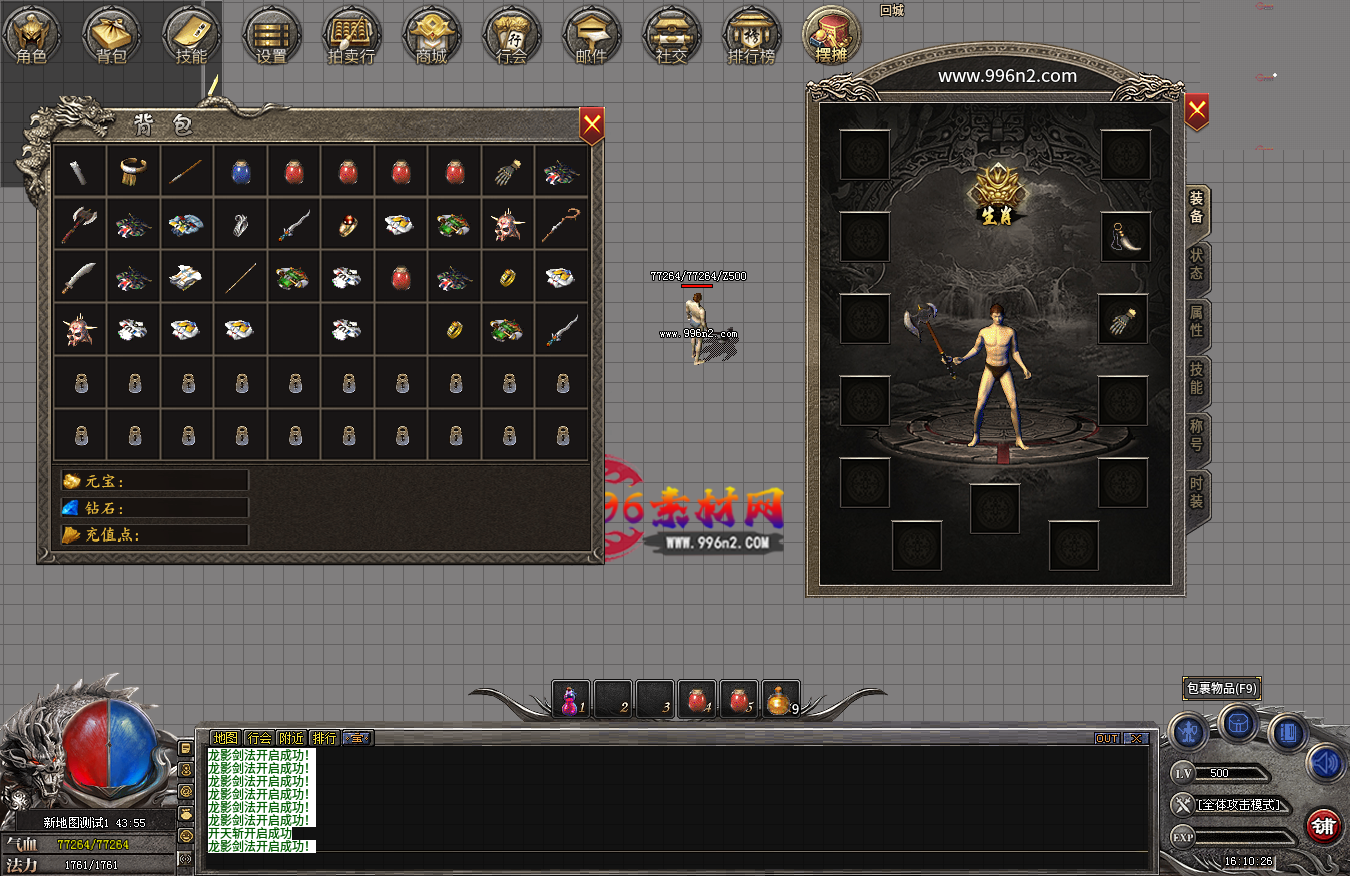Open the 设置 settings menu

pyautogui.click(x=271, y=36)
